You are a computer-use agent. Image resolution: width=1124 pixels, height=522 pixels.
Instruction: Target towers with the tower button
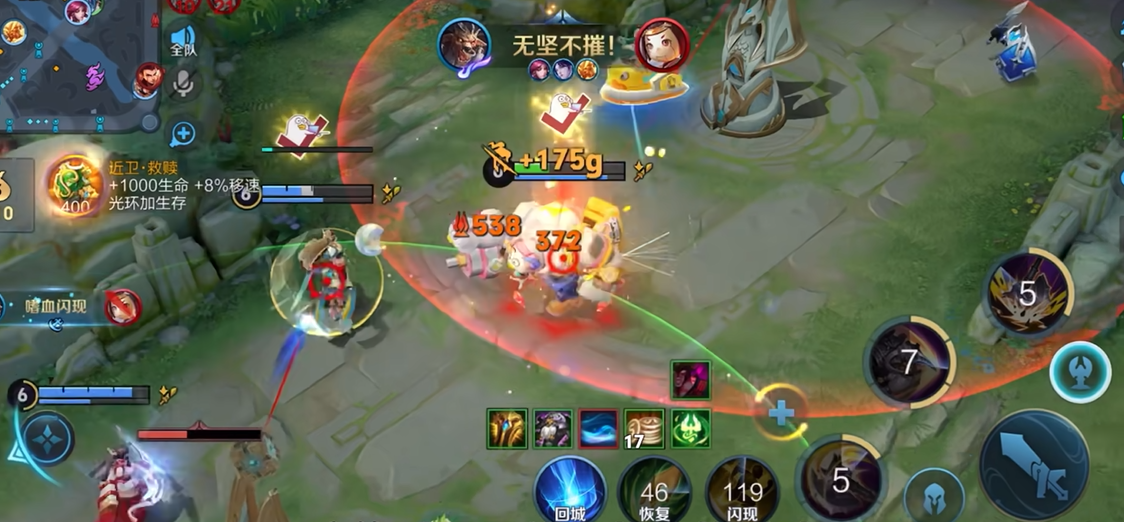[1081, 372]
